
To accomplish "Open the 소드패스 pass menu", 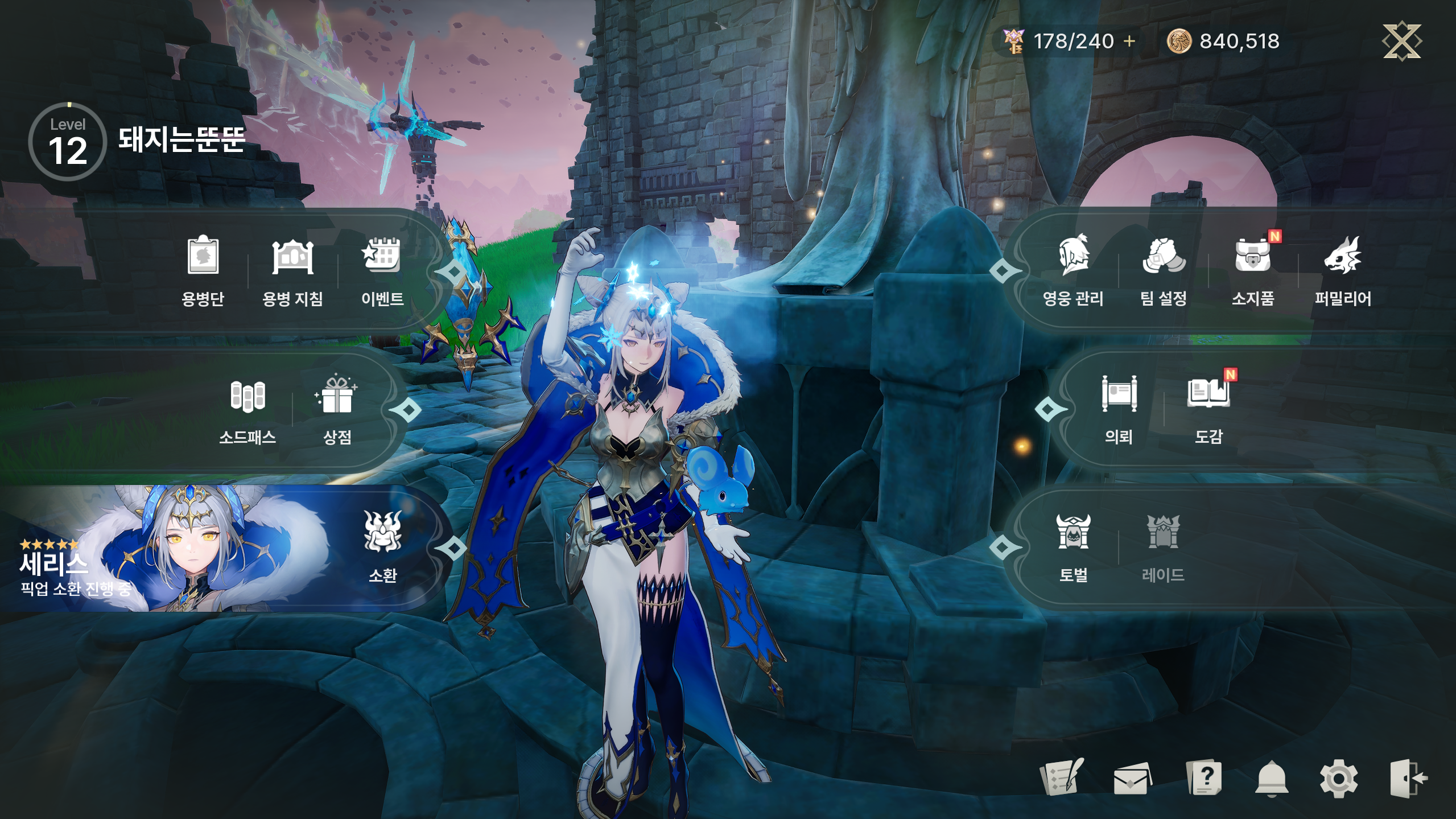I will click(248, 408).
